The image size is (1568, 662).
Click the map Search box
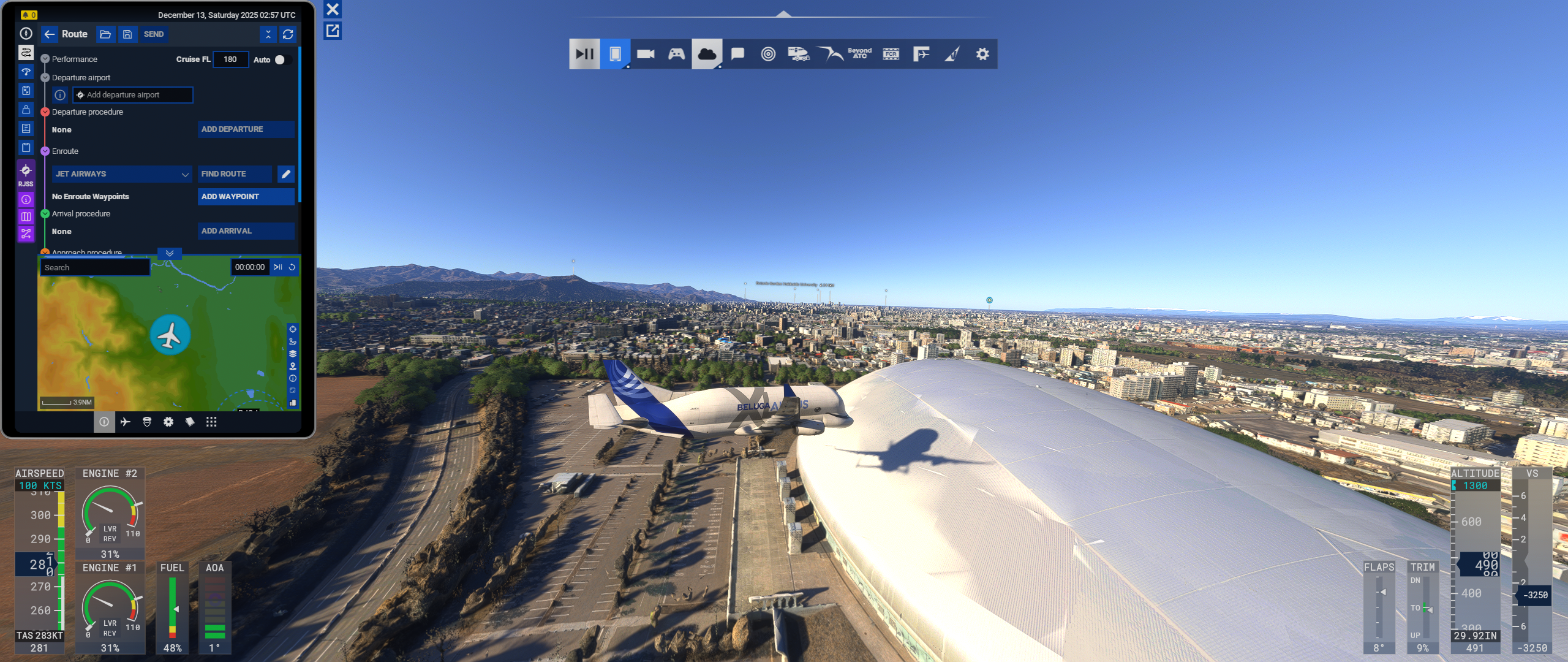pos(95,268)
